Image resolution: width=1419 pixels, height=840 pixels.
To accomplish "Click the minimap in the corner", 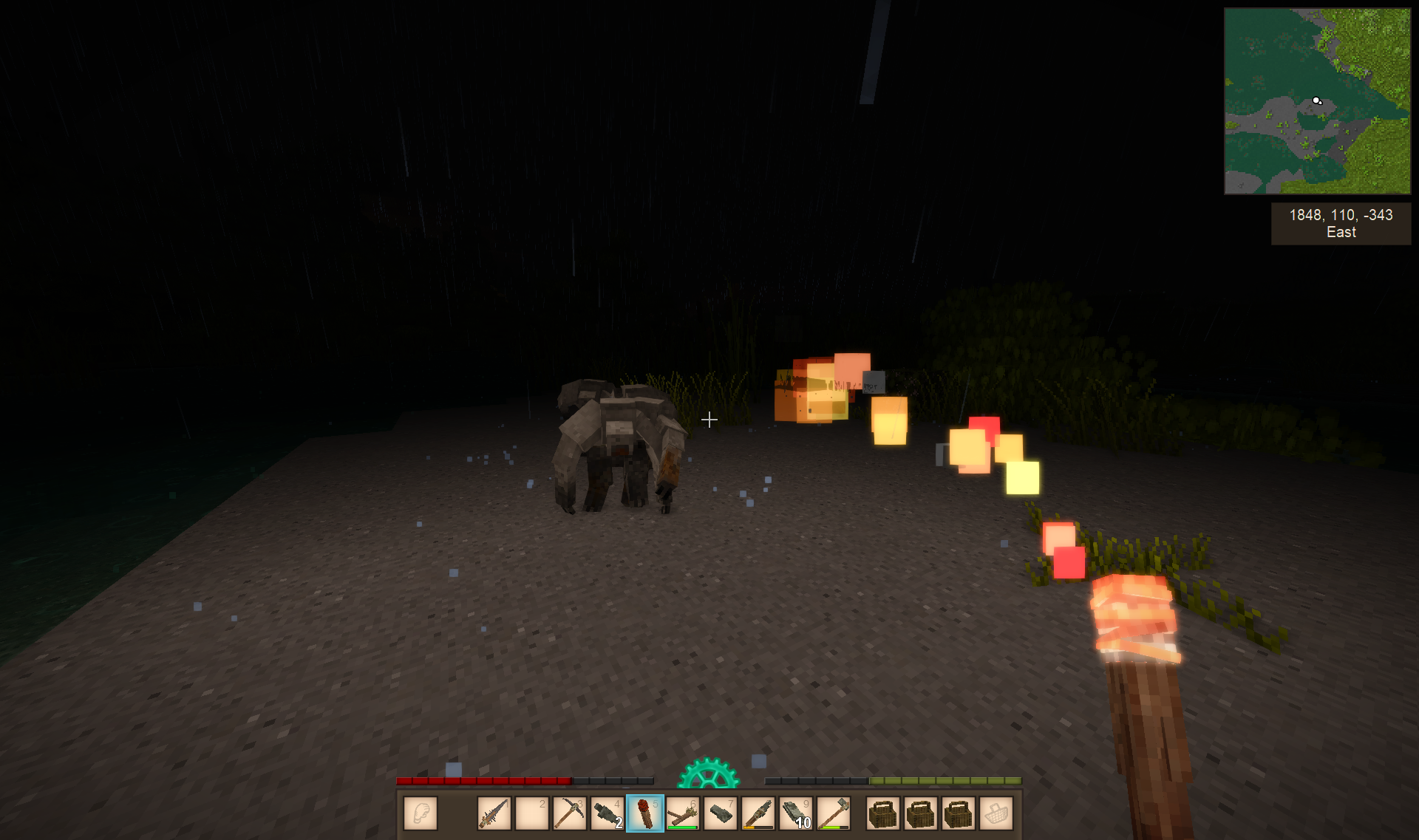I will click(x=1317, y=101).
